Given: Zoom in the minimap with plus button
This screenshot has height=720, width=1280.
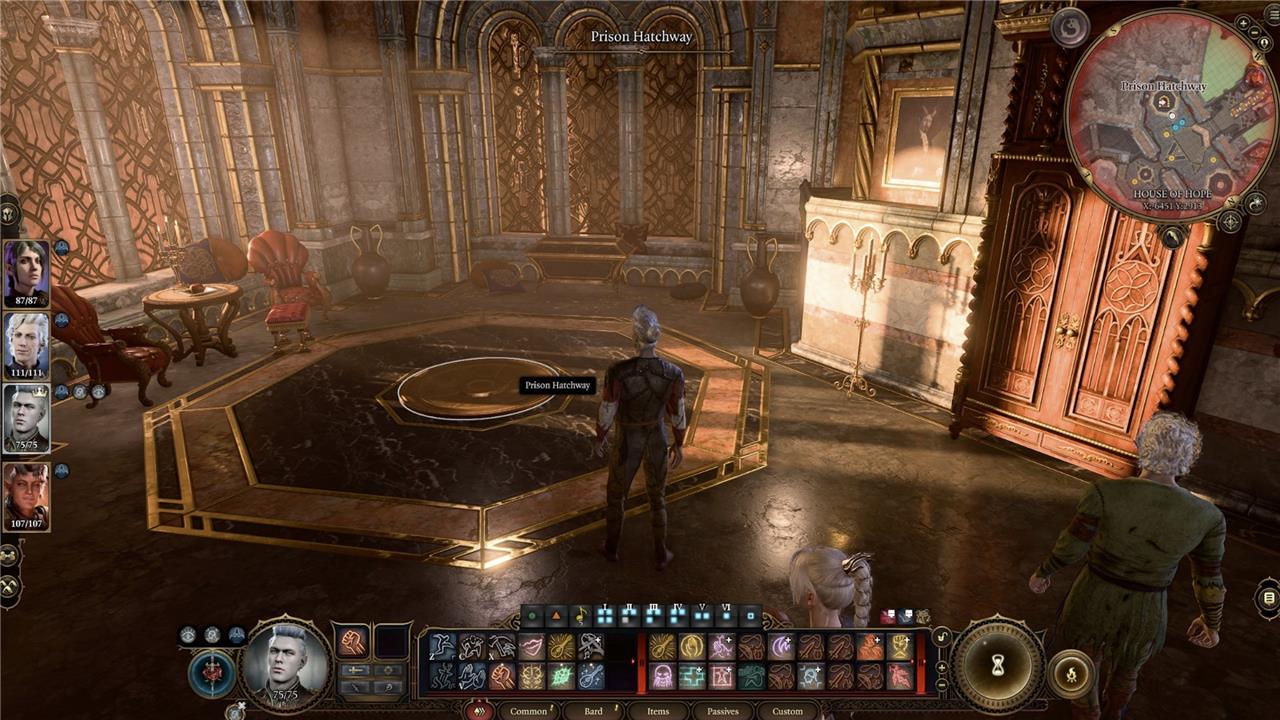Looking at the screenshot, I should tap(1243, 23).
